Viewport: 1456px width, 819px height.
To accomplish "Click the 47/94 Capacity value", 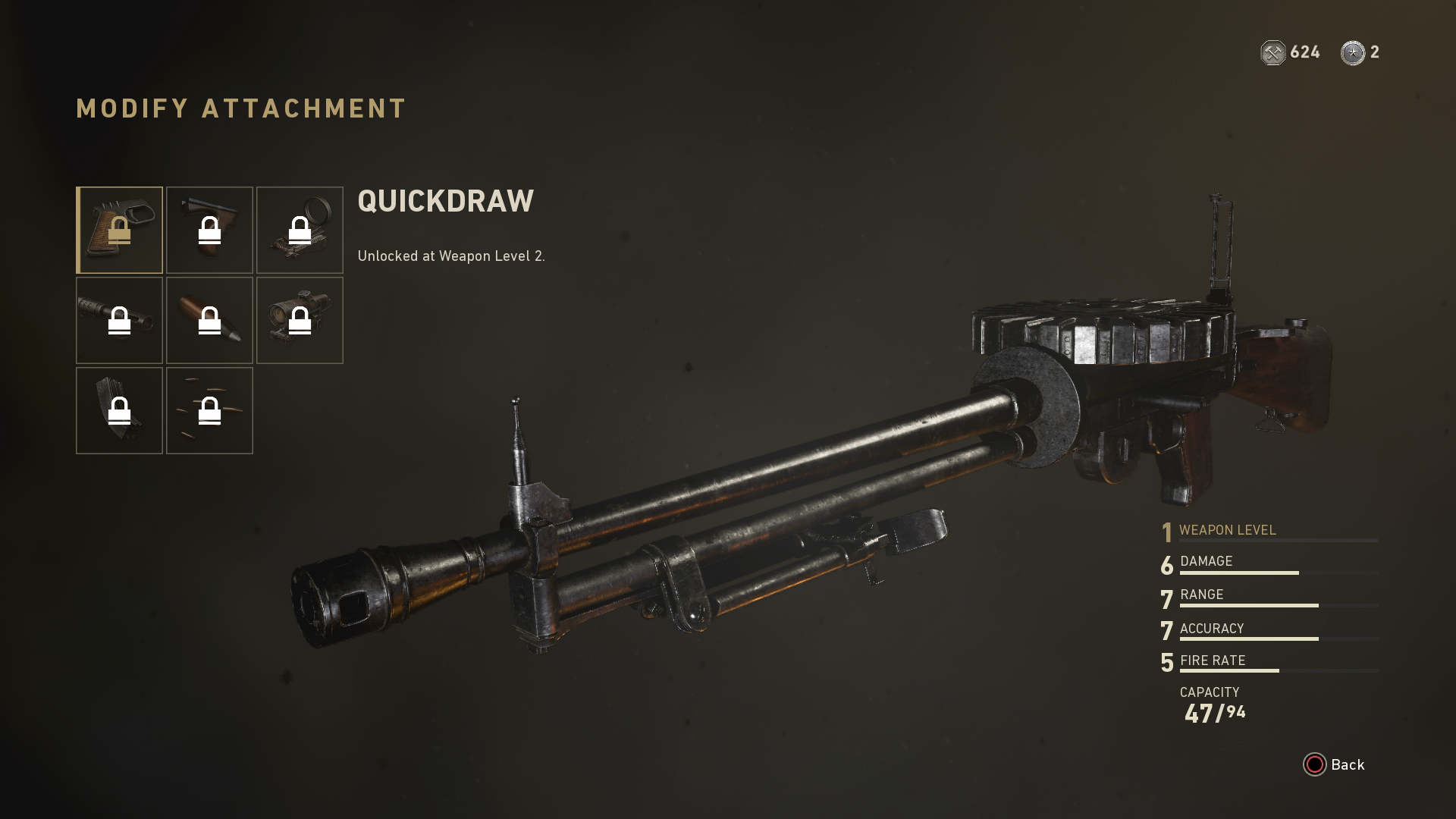I will coord(1215,711).
